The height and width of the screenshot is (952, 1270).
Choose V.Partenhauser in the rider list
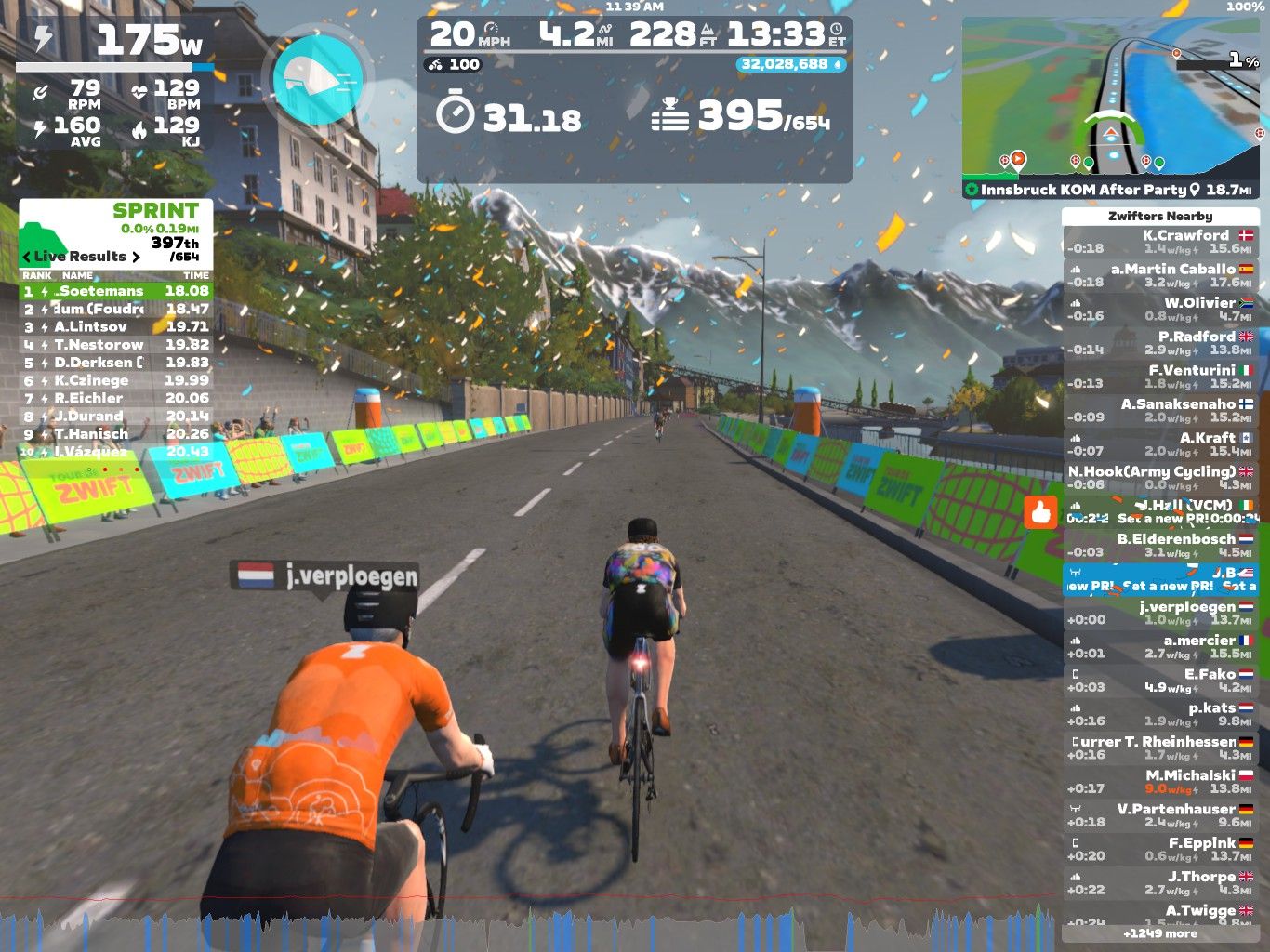(1159, 815)
